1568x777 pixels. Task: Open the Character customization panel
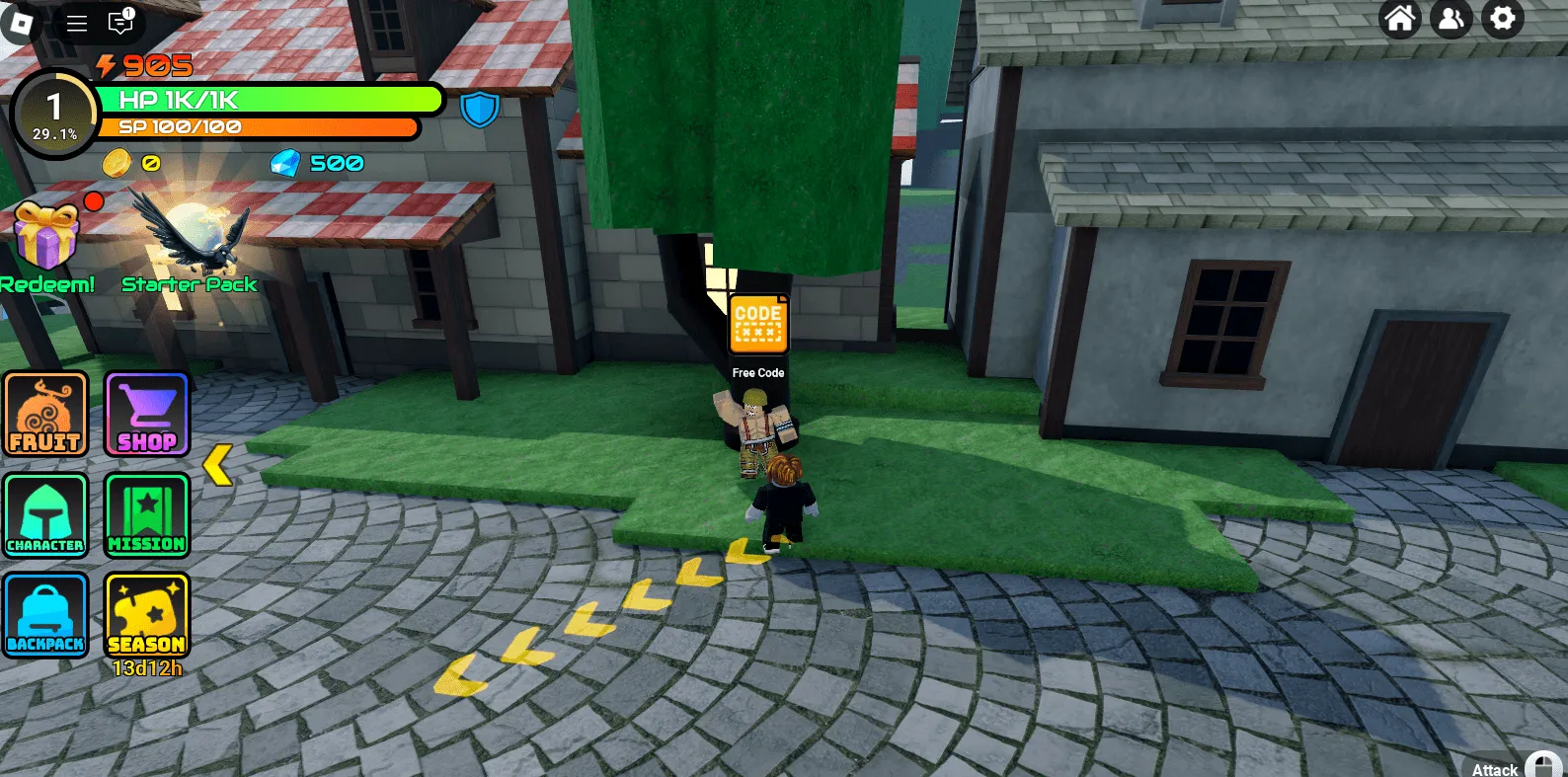(x=45, y=514)
